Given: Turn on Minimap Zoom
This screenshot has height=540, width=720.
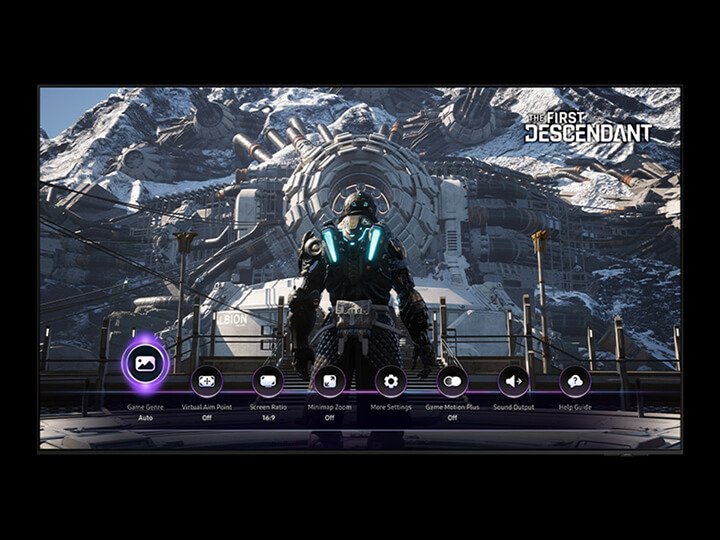Looking at the screenshot, I should 329,381.
